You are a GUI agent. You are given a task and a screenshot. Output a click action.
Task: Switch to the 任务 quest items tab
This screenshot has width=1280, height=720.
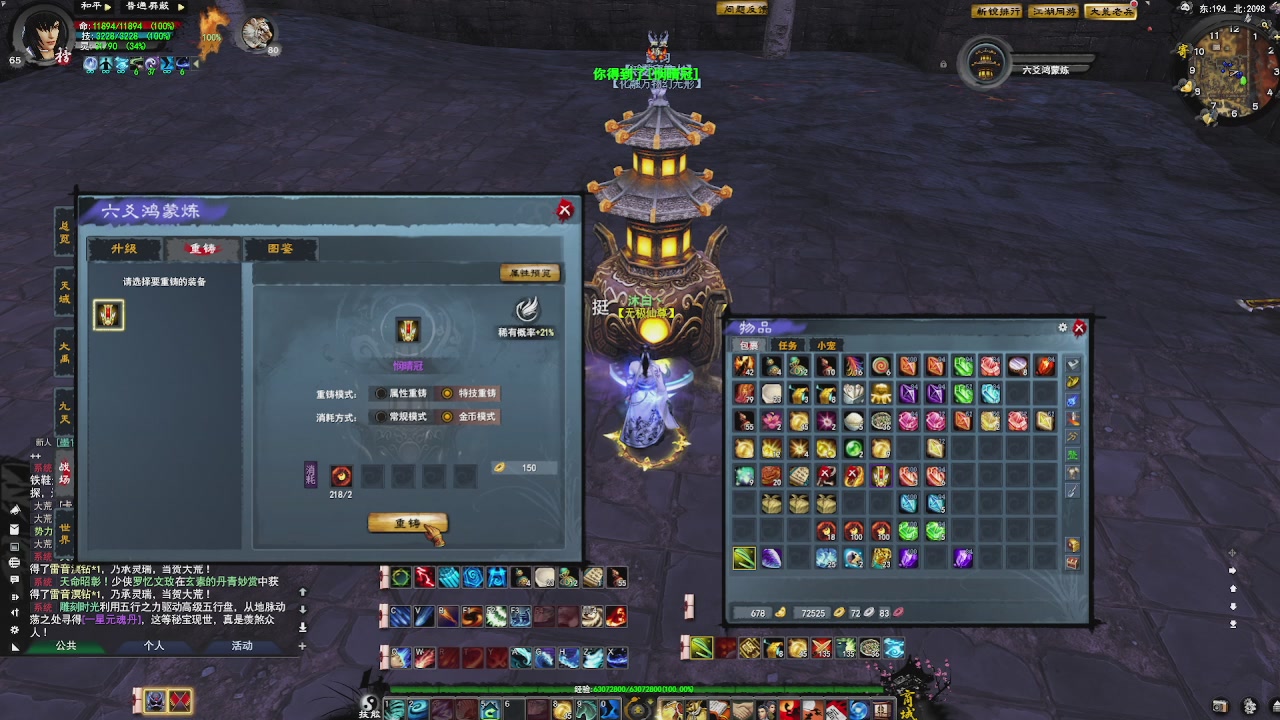(x=788, y=346)
